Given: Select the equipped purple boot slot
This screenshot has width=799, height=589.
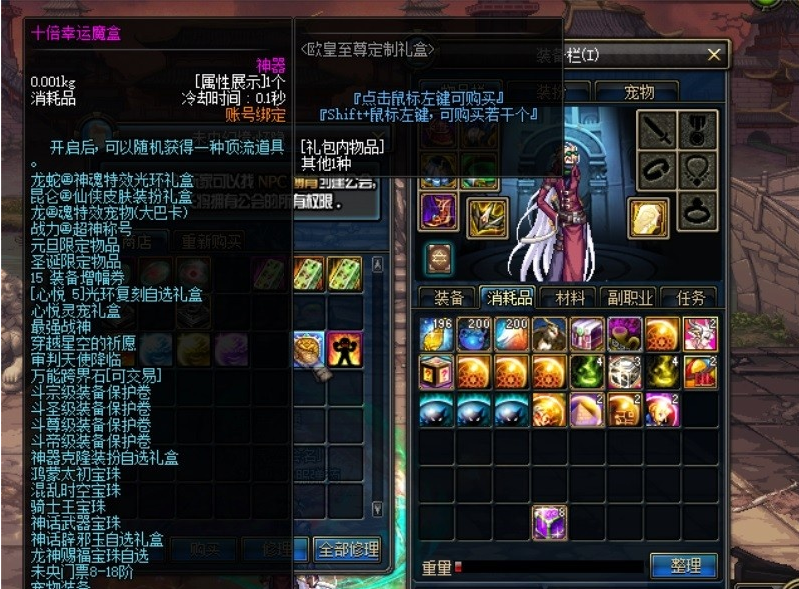Looking at the screenshot, I should tap(439, 211).
